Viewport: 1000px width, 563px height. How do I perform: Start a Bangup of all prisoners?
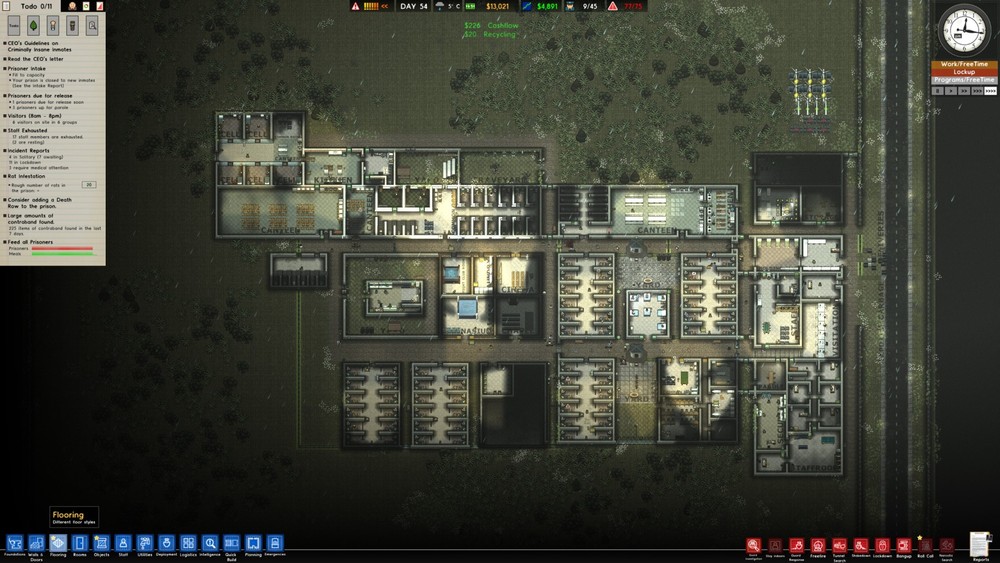(x=904, y=546)
